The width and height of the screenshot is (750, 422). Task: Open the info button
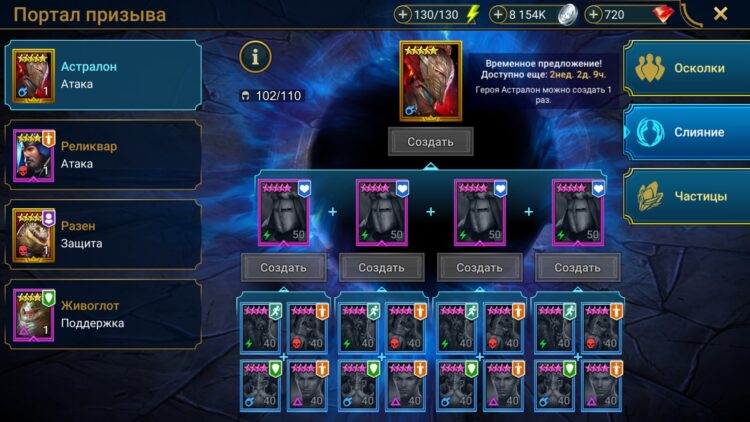255,57
